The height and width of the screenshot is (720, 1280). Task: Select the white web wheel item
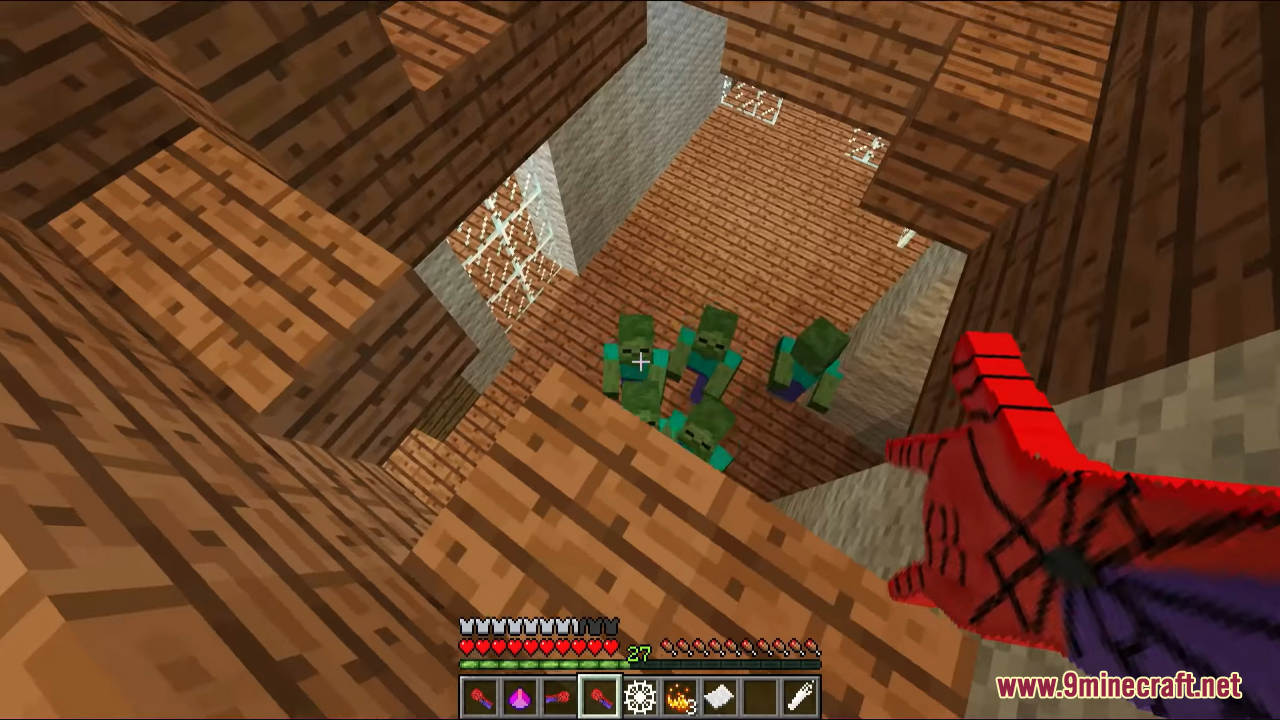coord(640,697)
